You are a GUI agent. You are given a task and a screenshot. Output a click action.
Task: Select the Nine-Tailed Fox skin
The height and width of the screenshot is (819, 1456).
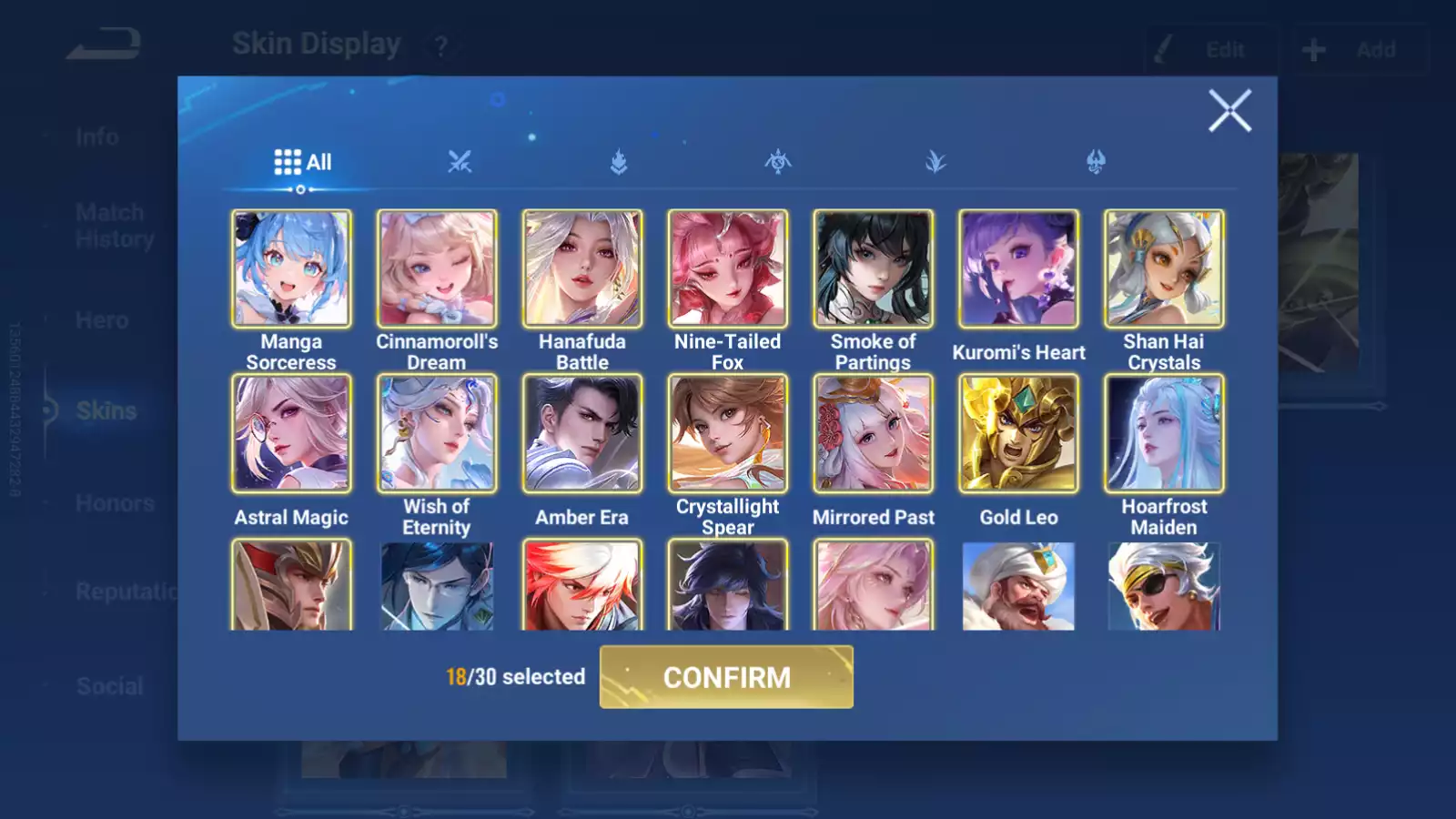(x=728, y=269)
